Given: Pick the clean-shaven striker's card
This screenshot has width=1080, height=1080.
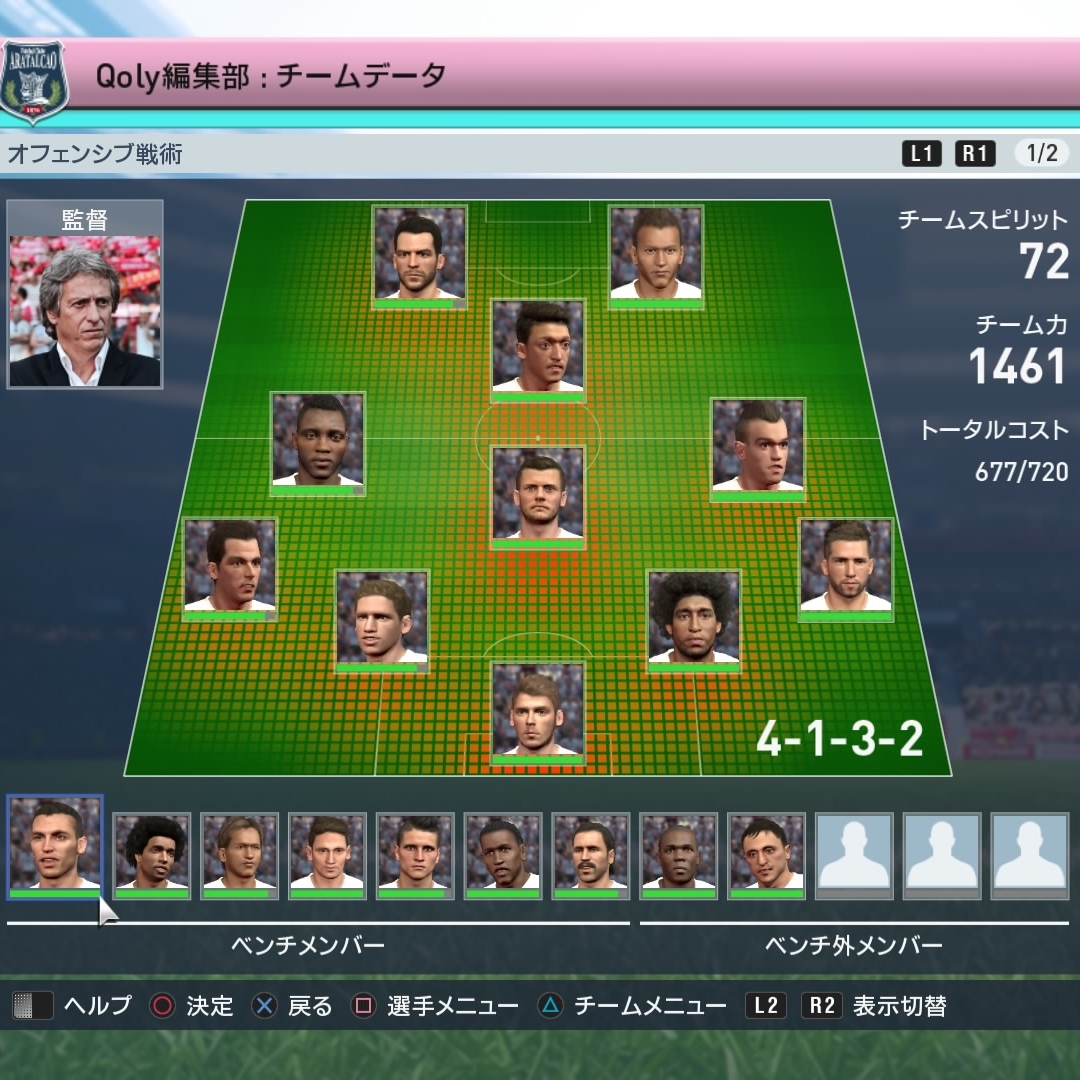Looking at the screenshot, I should (x=656, y=256).
